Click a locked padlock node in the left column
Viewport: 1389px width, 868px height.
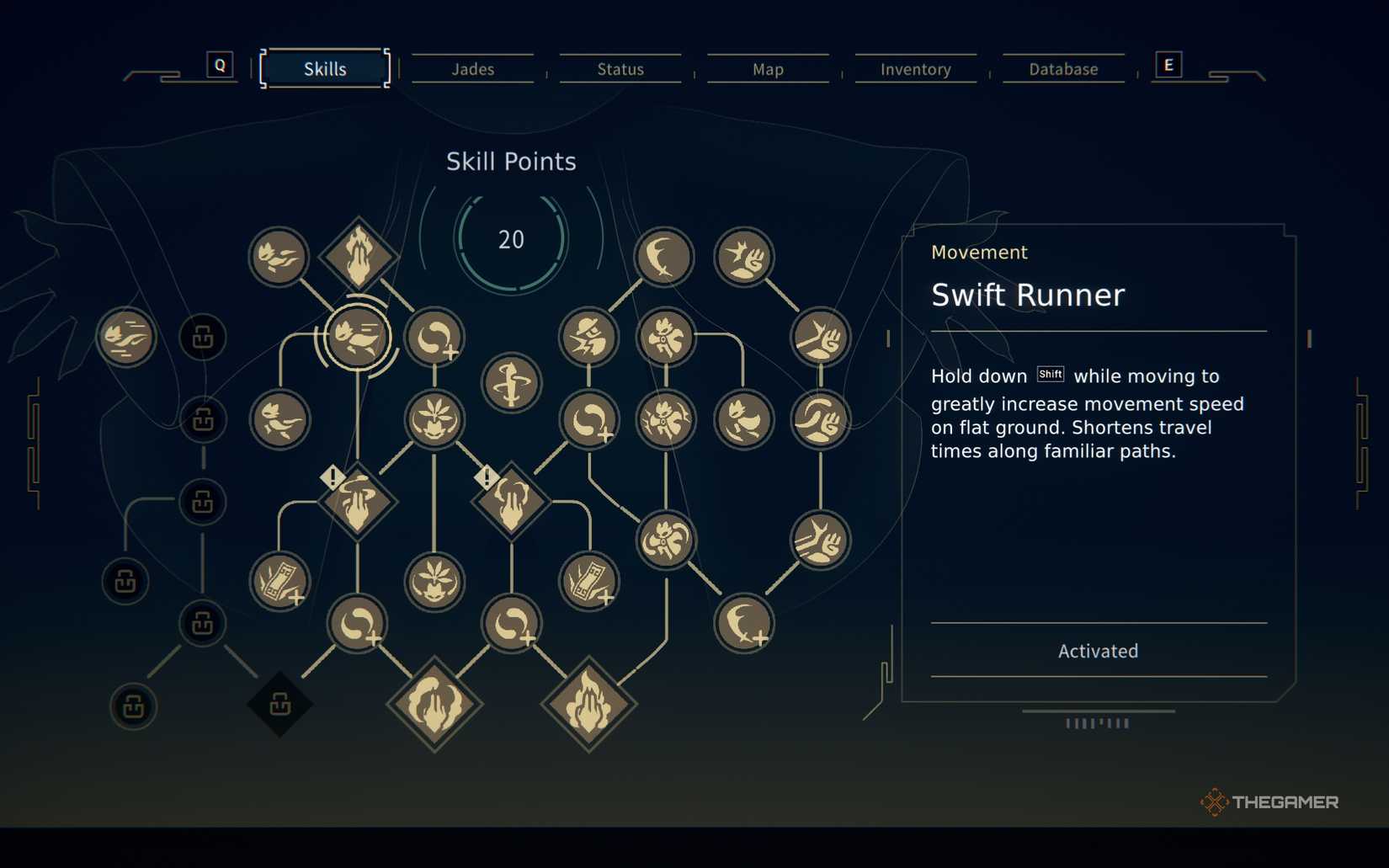pyautogui.click(x=202, y=418)
